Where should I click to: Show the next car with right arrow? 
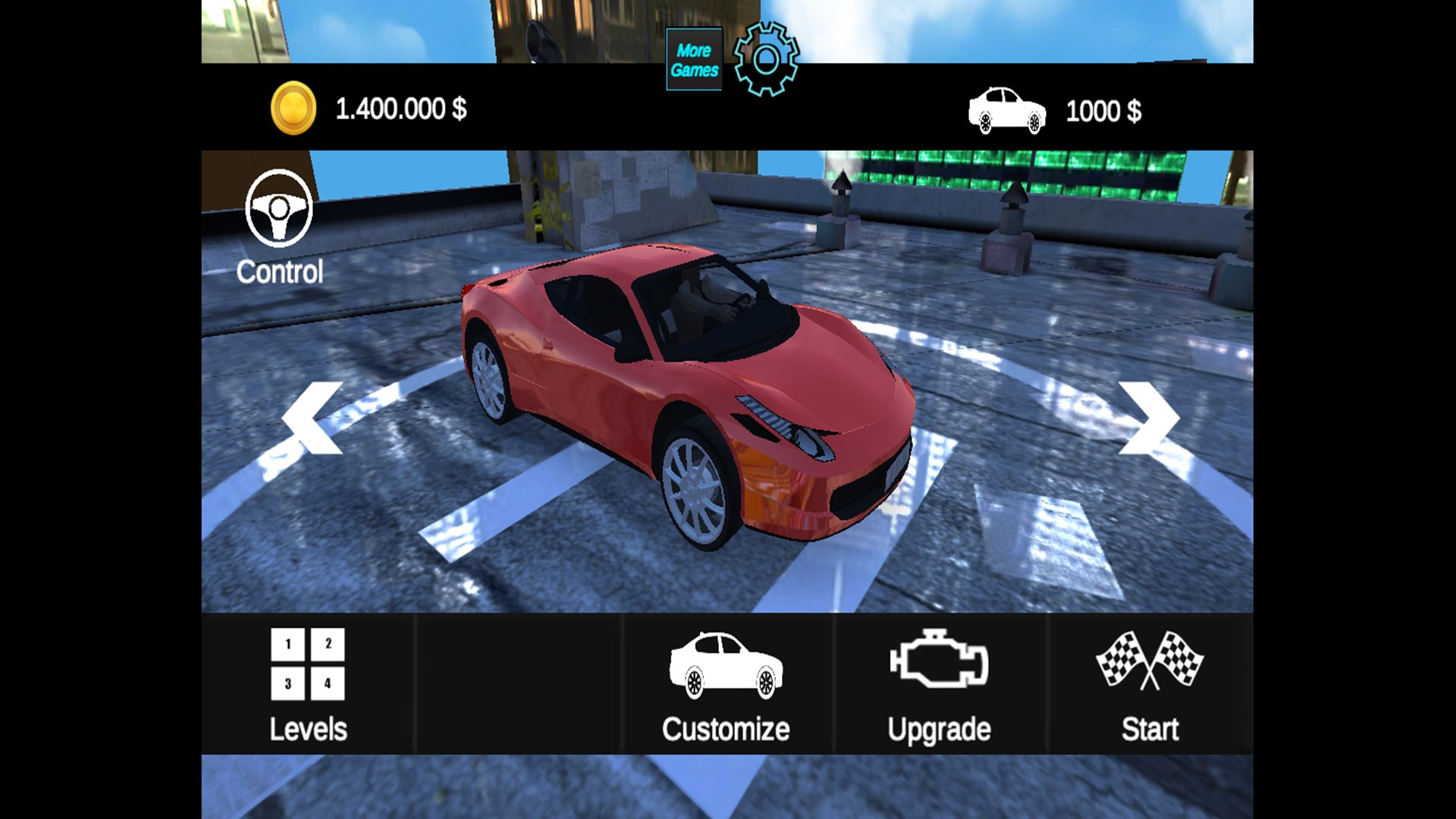tap(1149, 418)
